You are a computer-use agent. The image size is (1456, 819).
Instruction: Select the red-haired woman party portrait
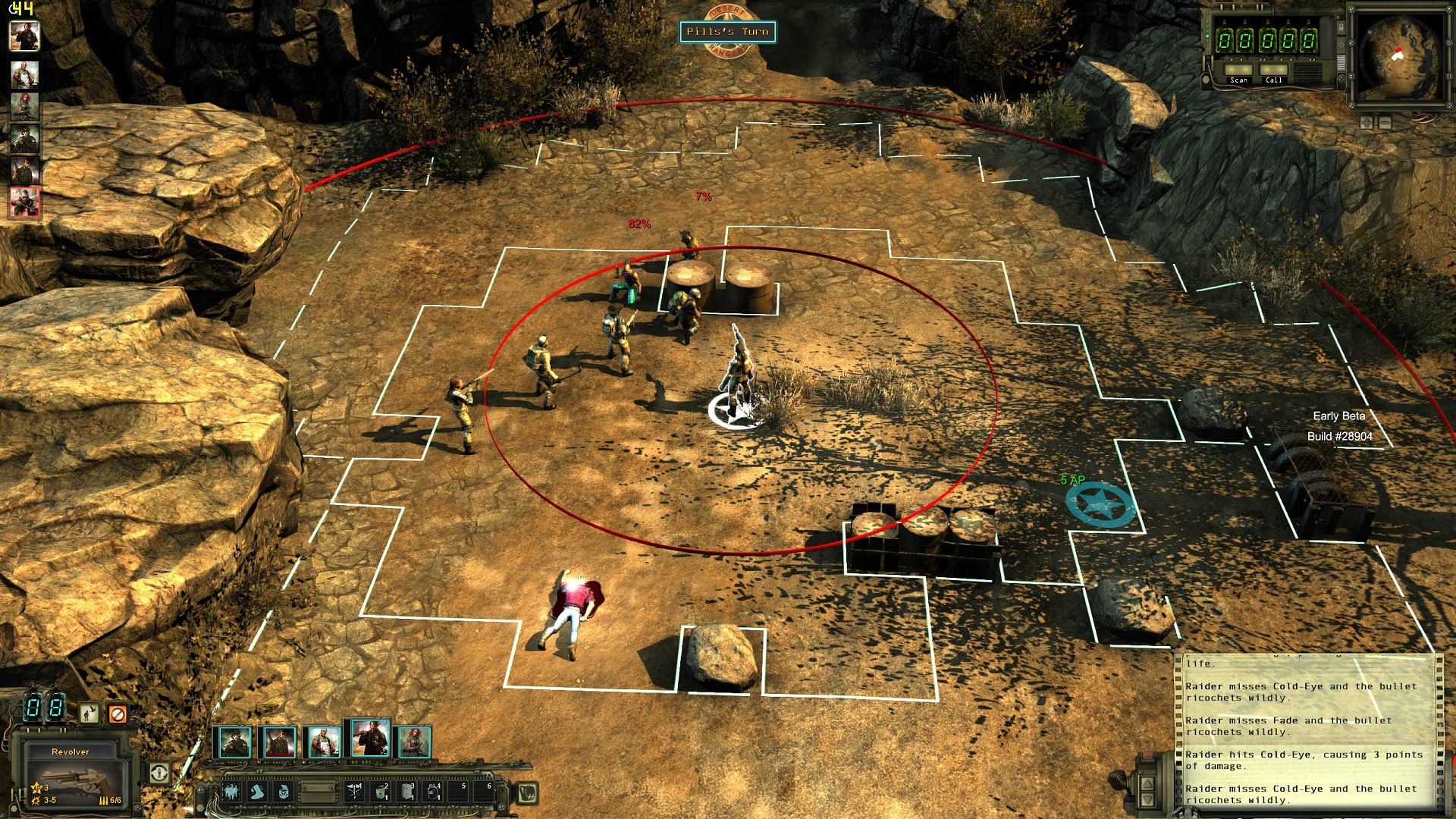pos(415,742)
